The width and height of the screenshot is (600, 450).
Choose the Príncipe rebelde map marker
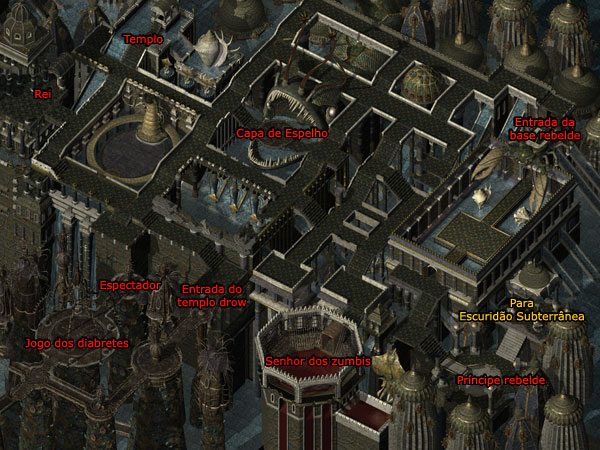(500, 382)
